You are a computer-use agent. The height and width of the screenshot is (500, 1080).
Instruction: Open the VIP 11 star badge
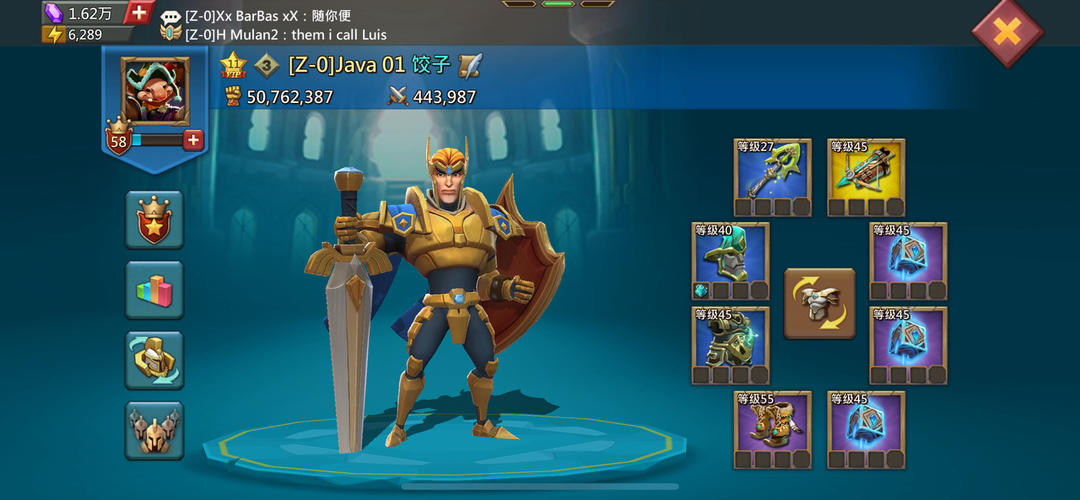[x=234, y=66]
